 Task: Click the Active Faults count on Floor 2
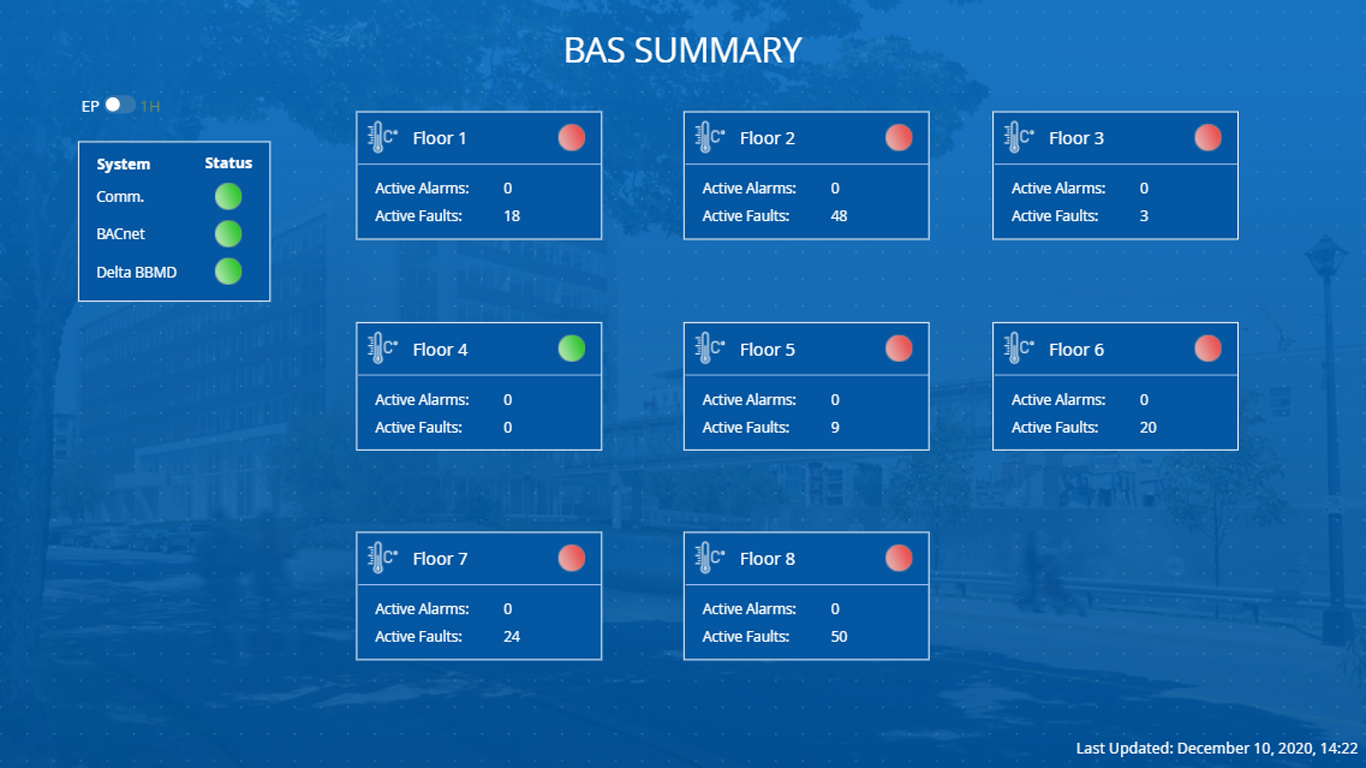coord(838,215)
